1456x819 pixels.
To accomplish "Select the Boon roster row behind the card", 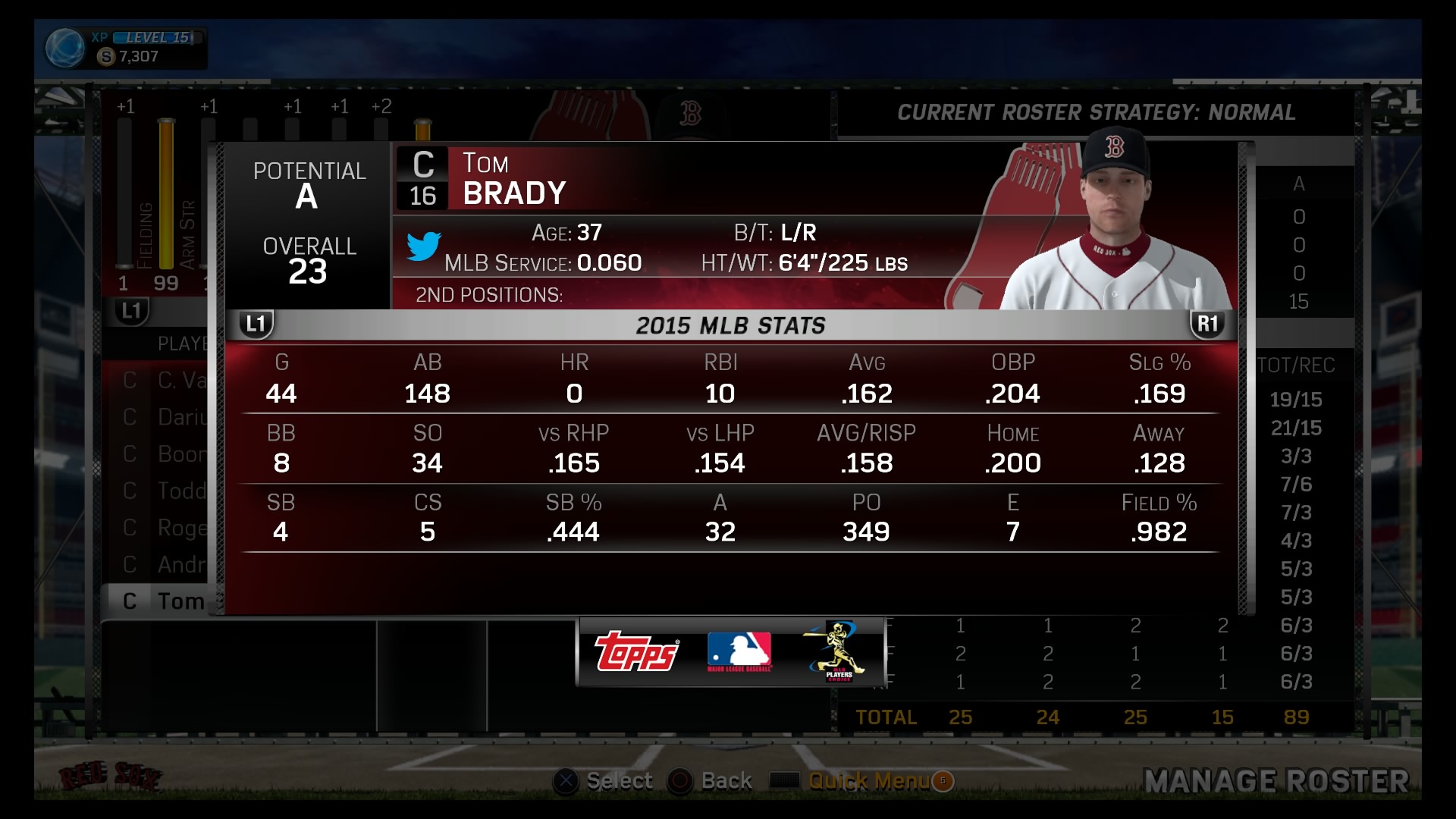I will click(x=163, y=453).
